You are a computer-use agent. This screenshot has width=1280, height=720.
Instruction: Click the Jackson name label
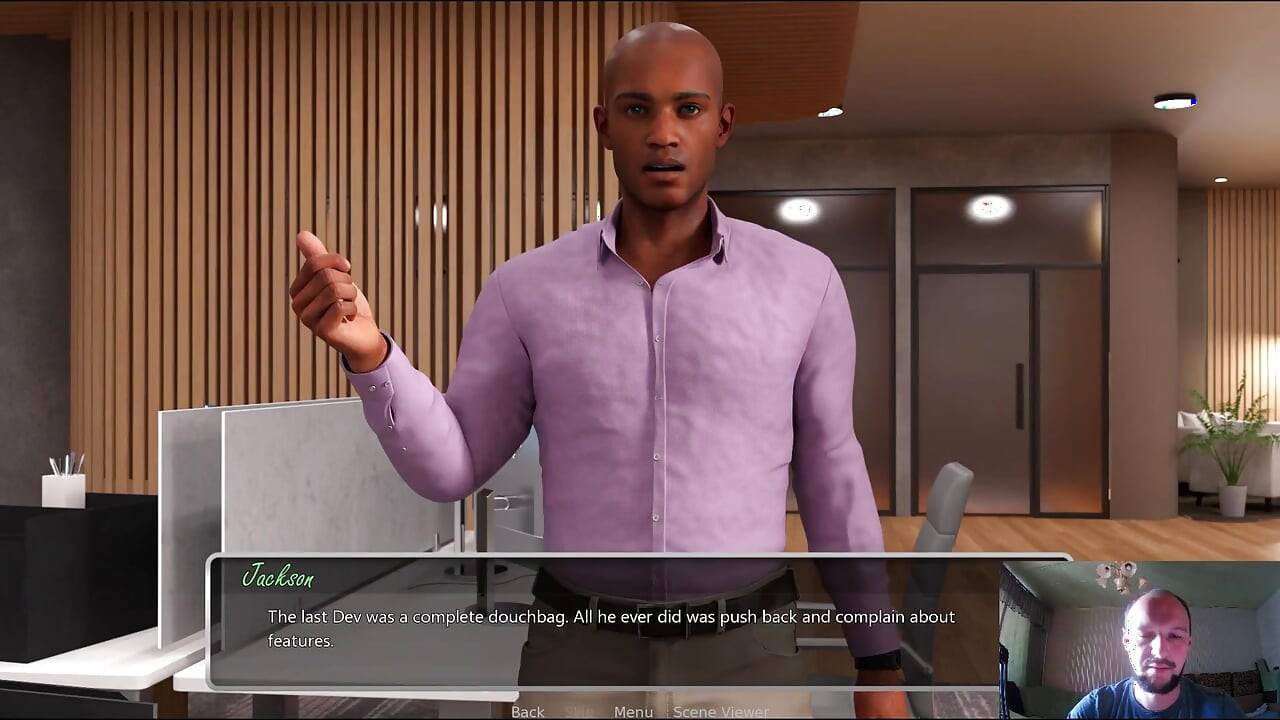pyautogui.click(x=278, y=578)
